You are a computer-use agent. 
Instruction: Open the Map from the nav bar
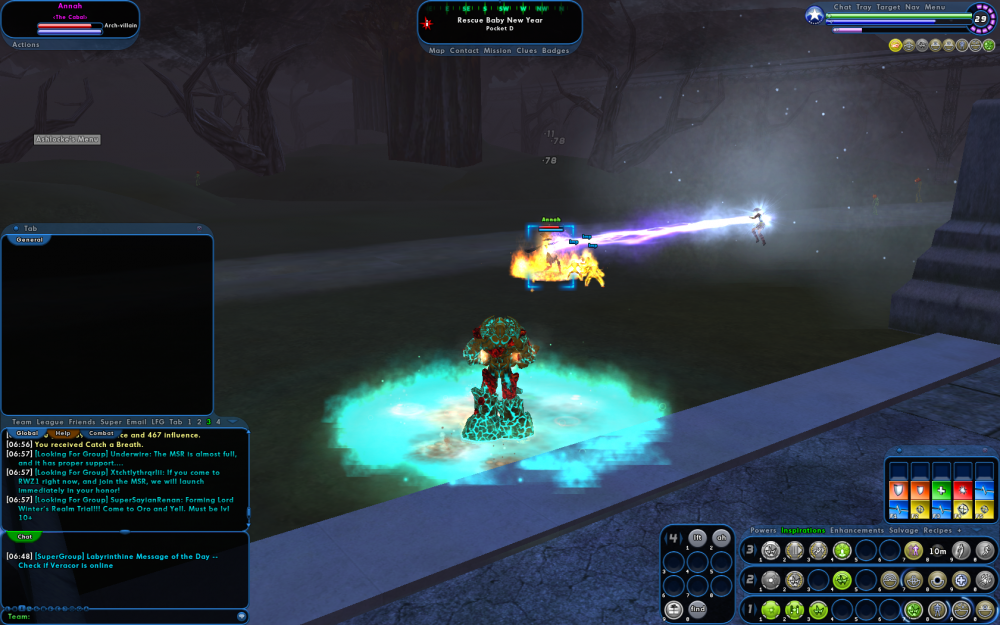coord(437,50)
